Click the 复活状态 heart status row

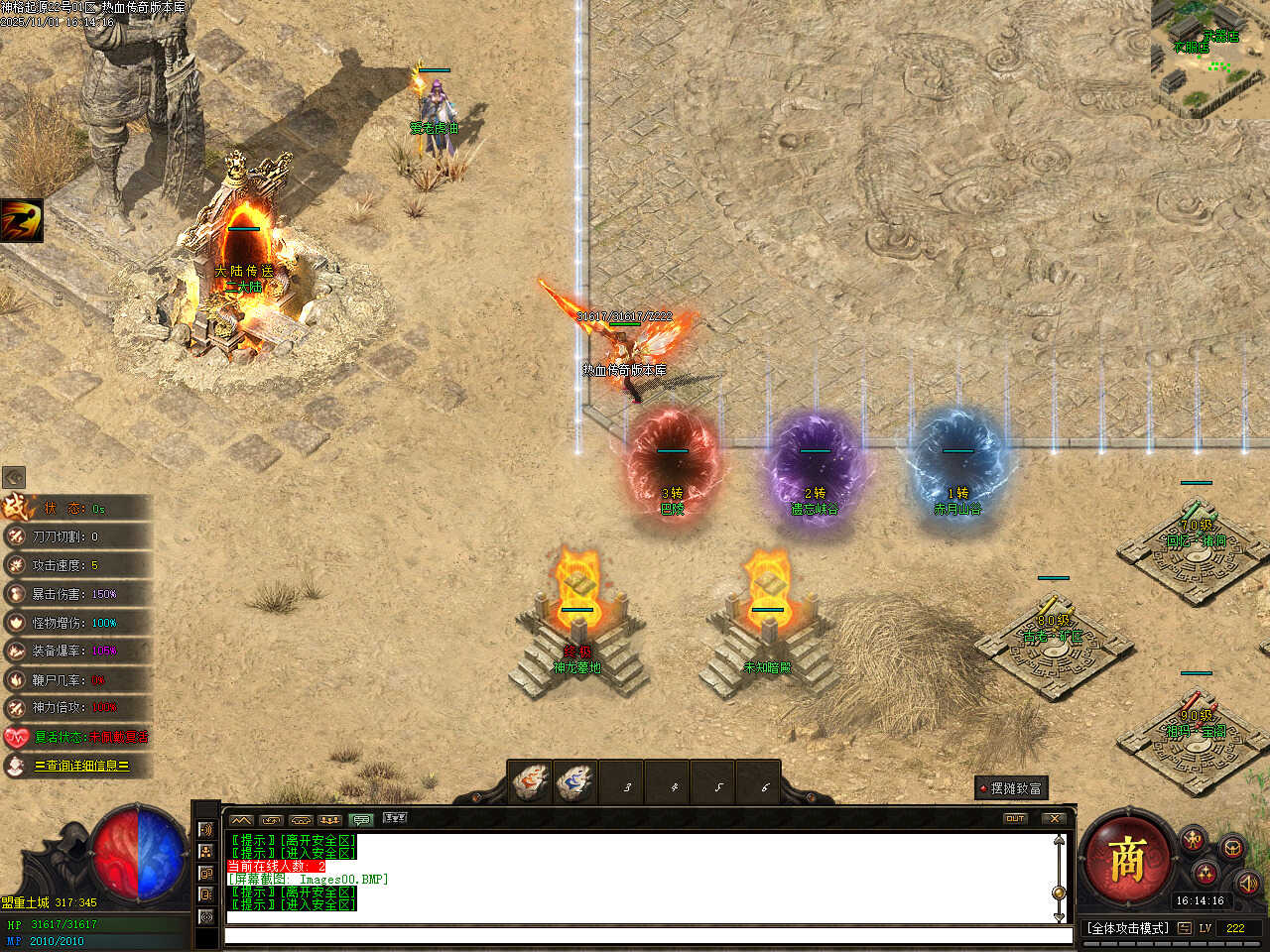77,737
